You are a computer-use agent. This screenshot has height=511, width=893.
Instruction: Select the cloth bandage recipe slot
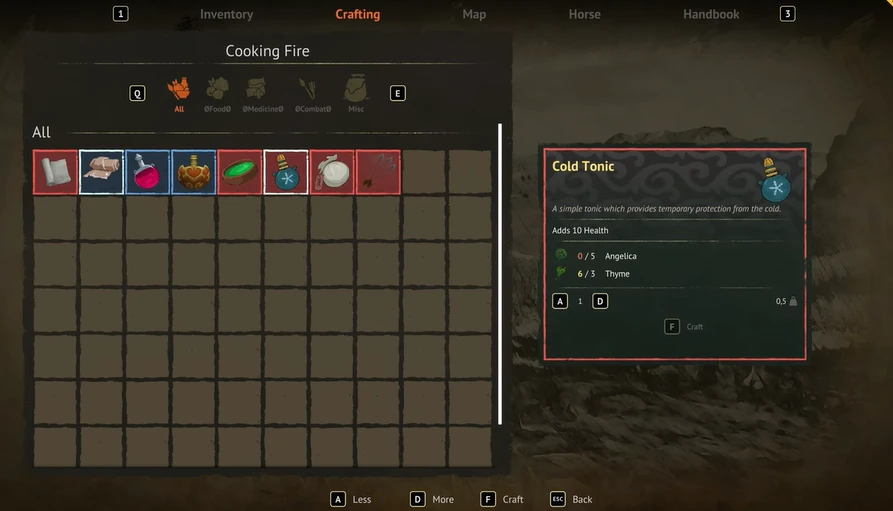click(x=101, y=172)
